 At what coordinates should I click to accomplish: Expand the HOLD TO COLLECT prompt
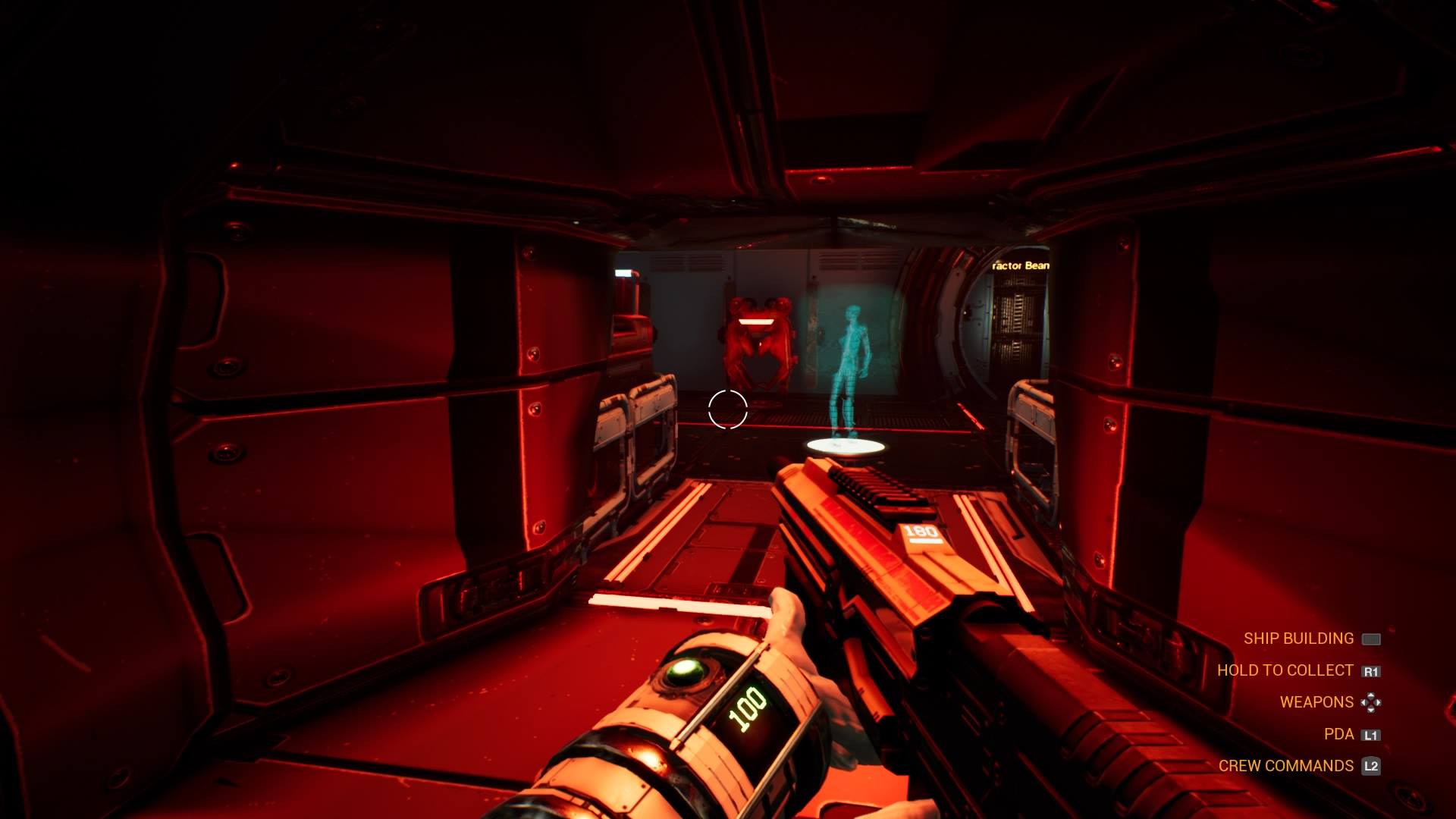tap(1286, 670)
